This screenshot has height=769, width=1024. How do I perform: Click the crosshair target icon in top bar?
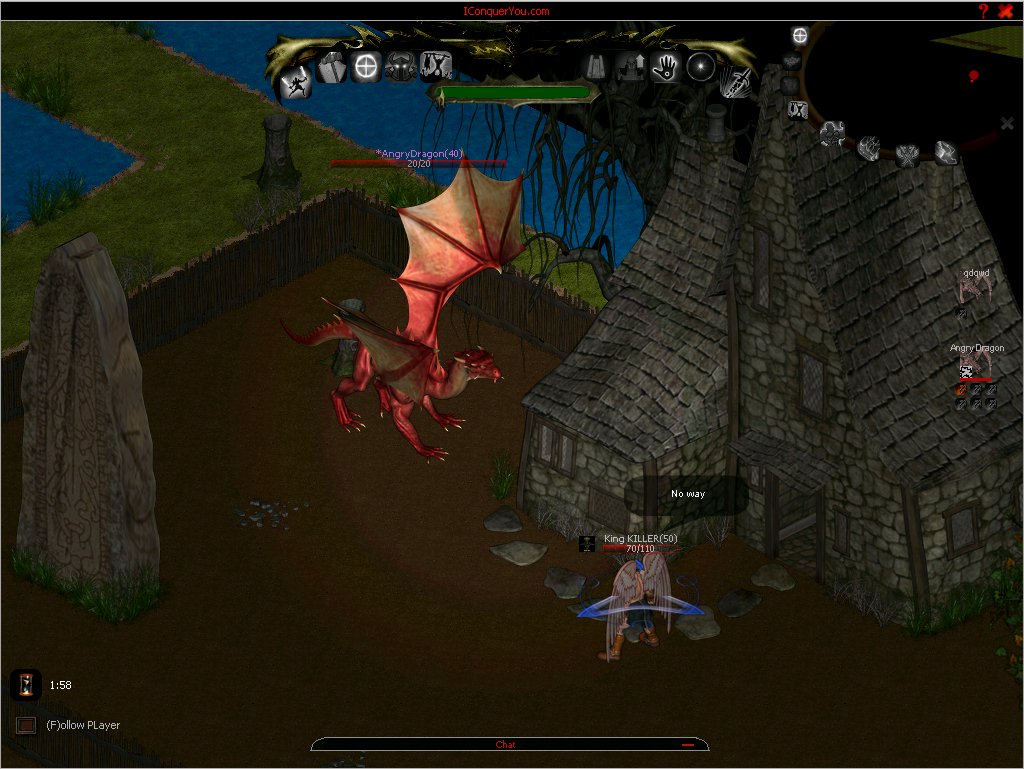pyautogui.click(x=367, y=67)
